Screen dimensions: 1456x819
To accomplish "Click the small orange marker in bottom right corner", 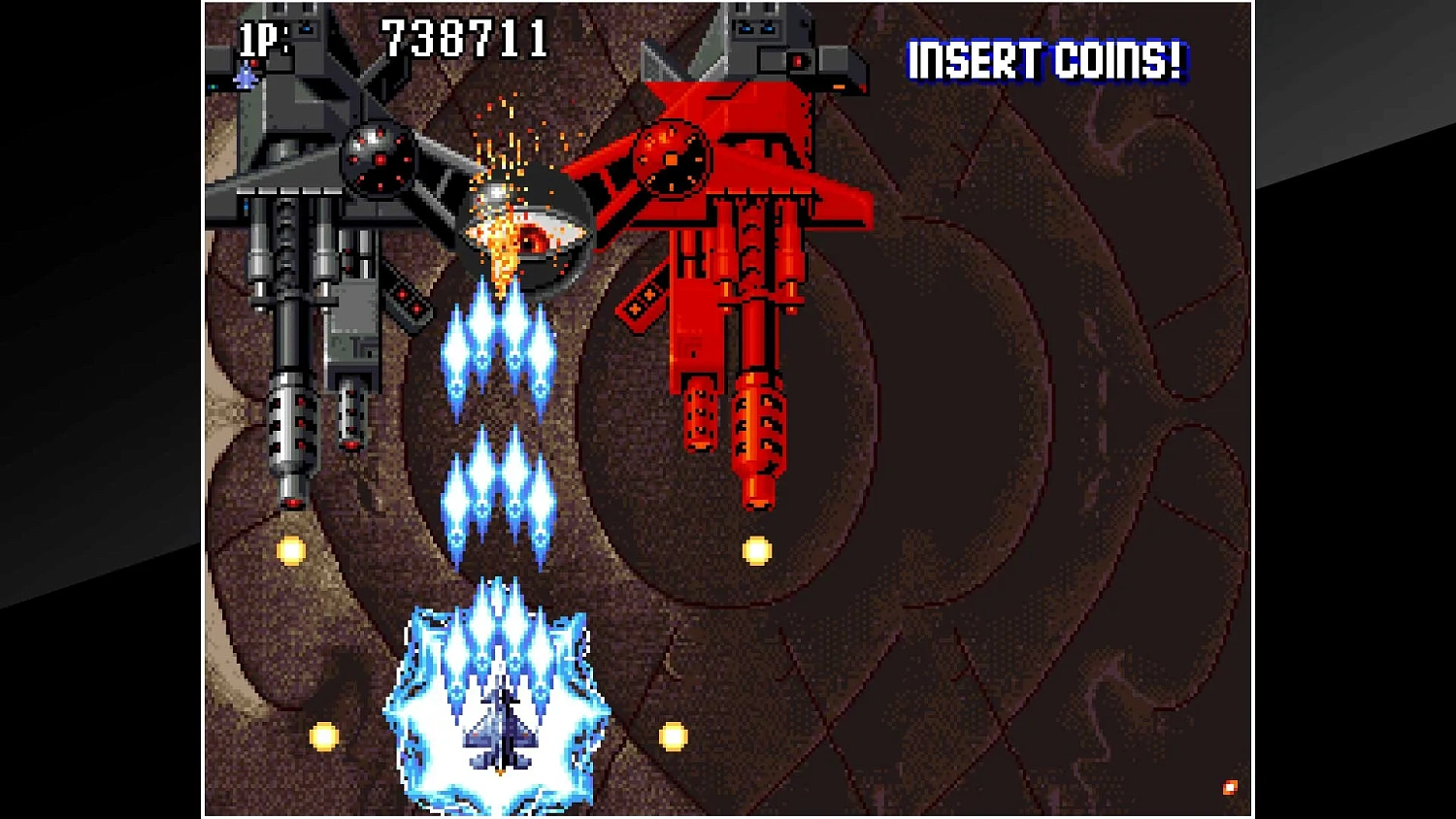I will pos(1229,786).
